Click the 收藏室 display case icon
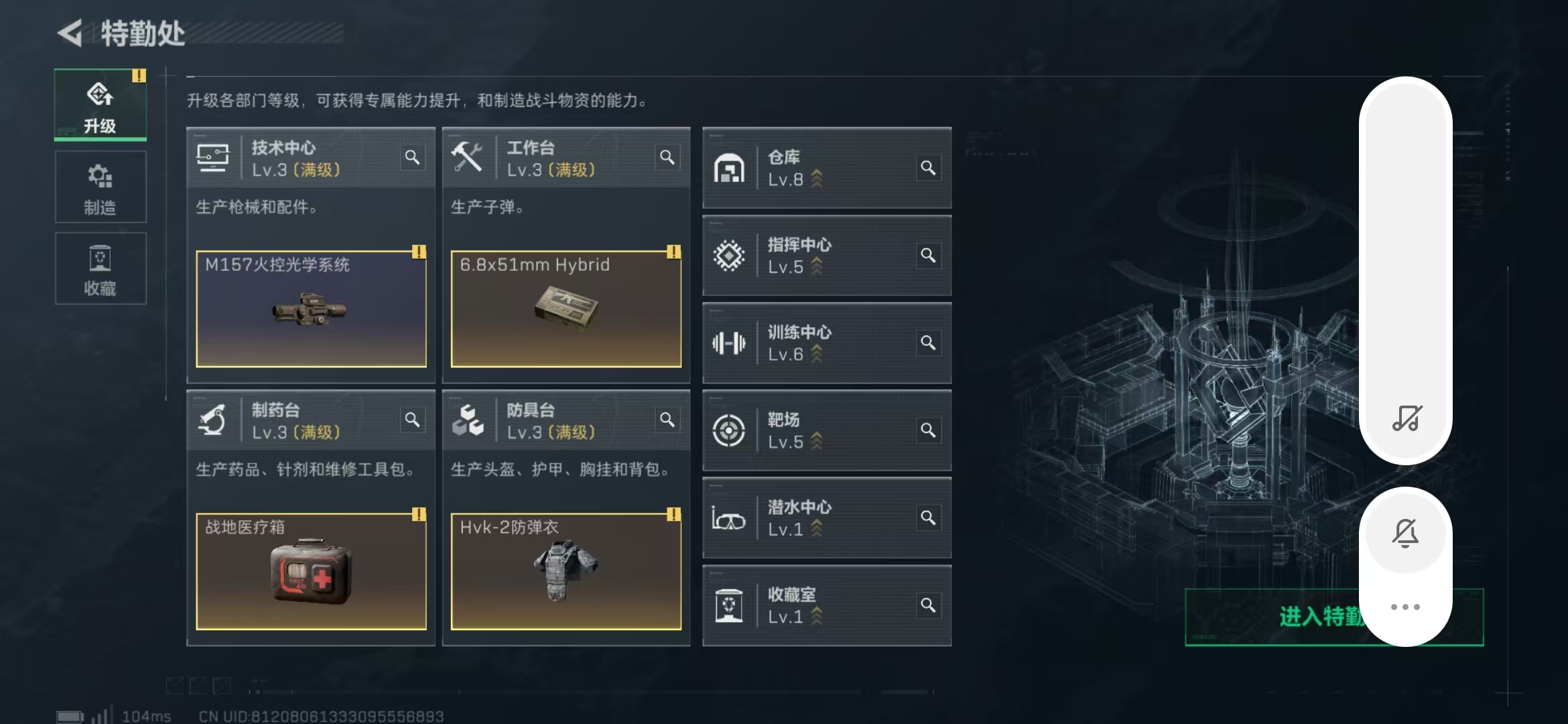This screenshot has width=1568, height=724. (730, 605)
